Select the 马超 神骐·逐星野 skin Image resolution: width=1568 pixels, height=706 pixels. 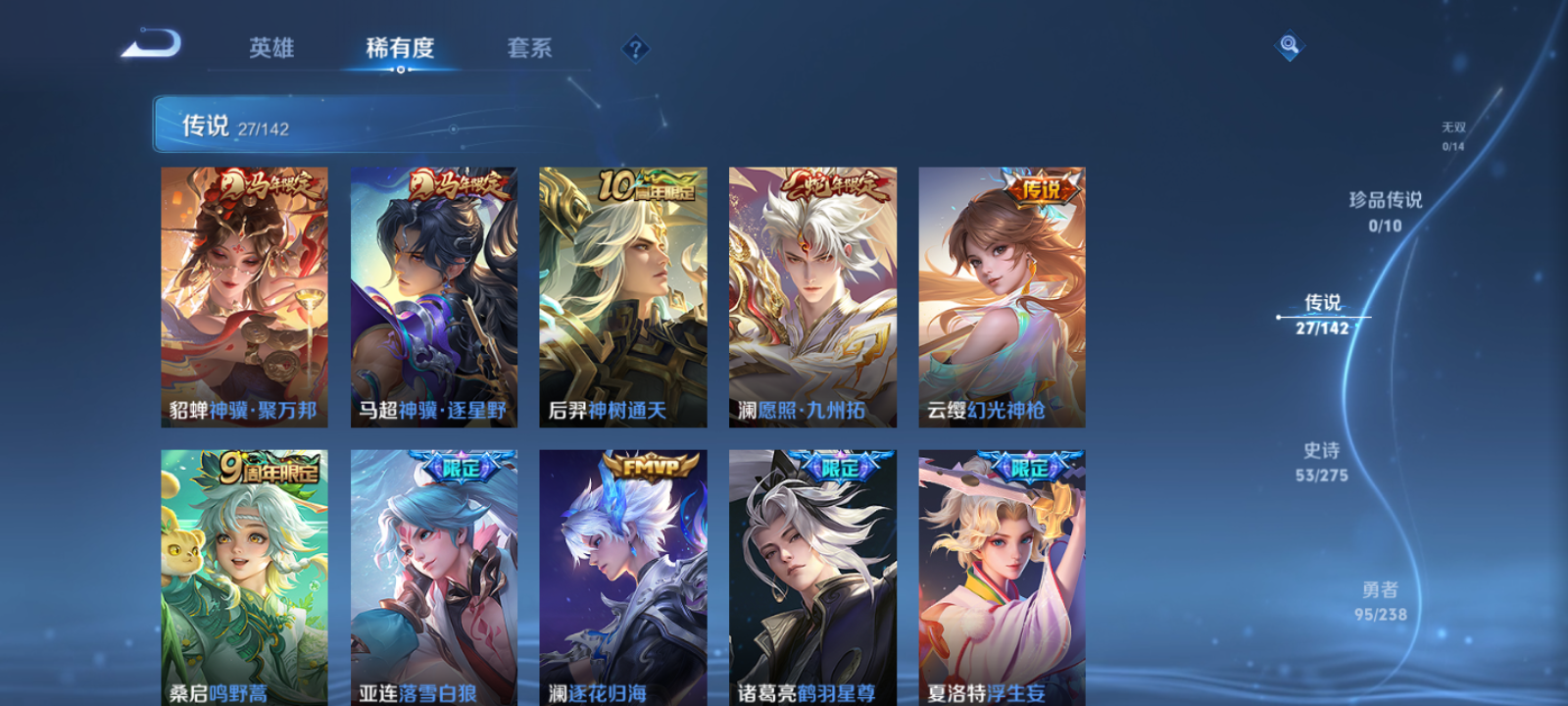[x=433, y=294]
